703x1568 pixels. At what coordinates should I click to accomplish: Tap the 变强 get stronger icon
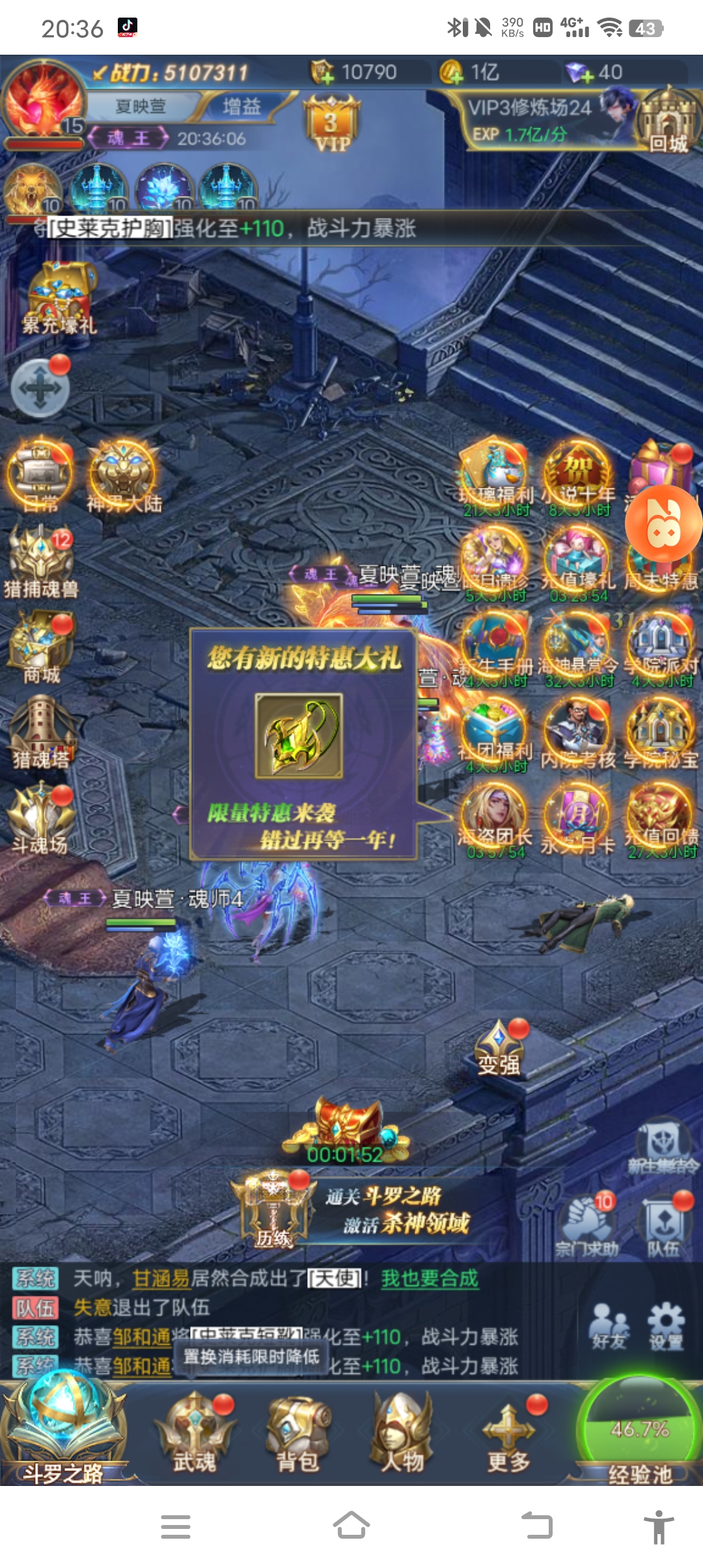pyautogui.click(x=499, y=1048)
